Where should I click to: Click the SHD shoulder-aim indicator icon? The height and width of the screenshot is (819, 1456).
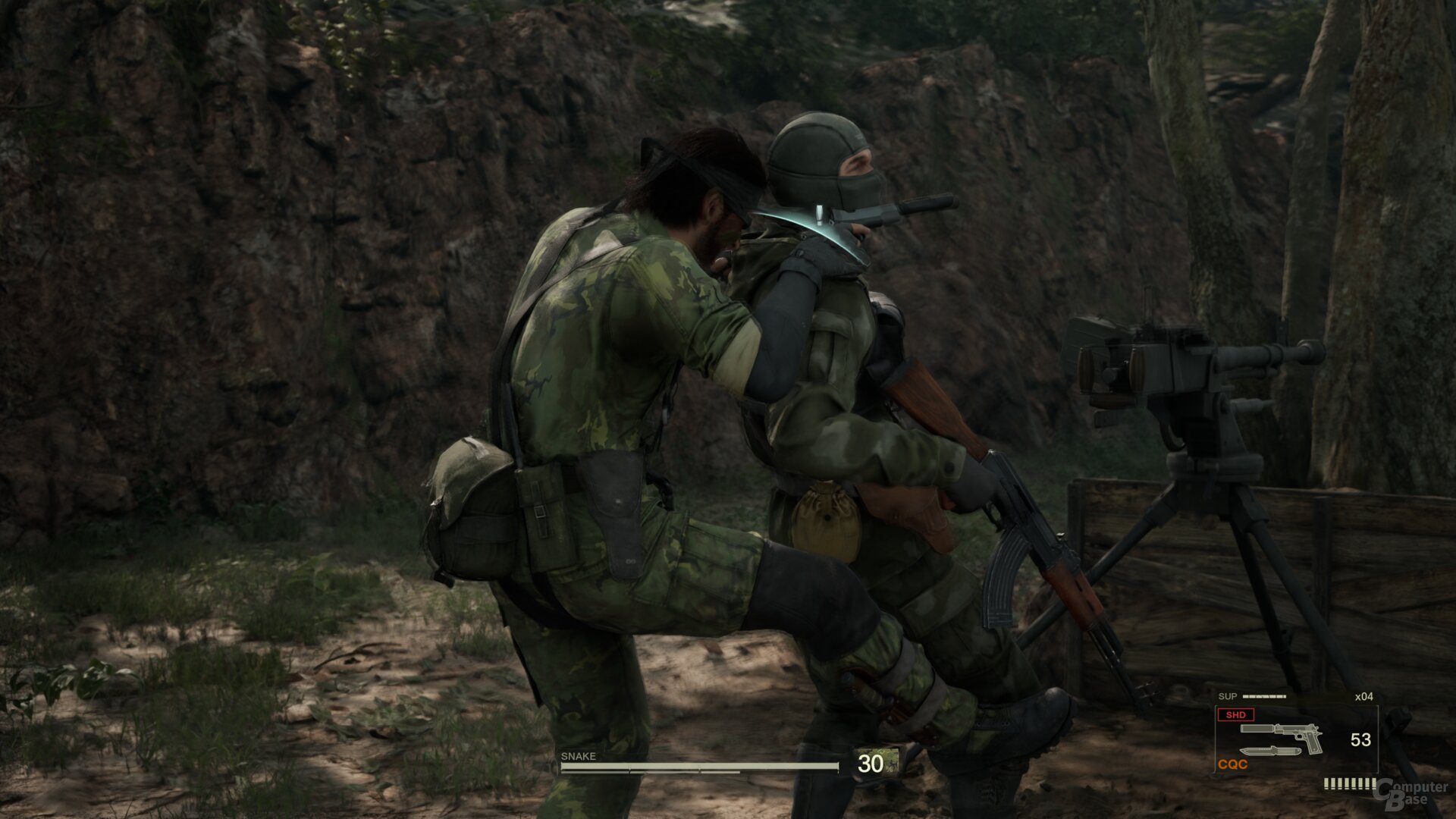1237,715
